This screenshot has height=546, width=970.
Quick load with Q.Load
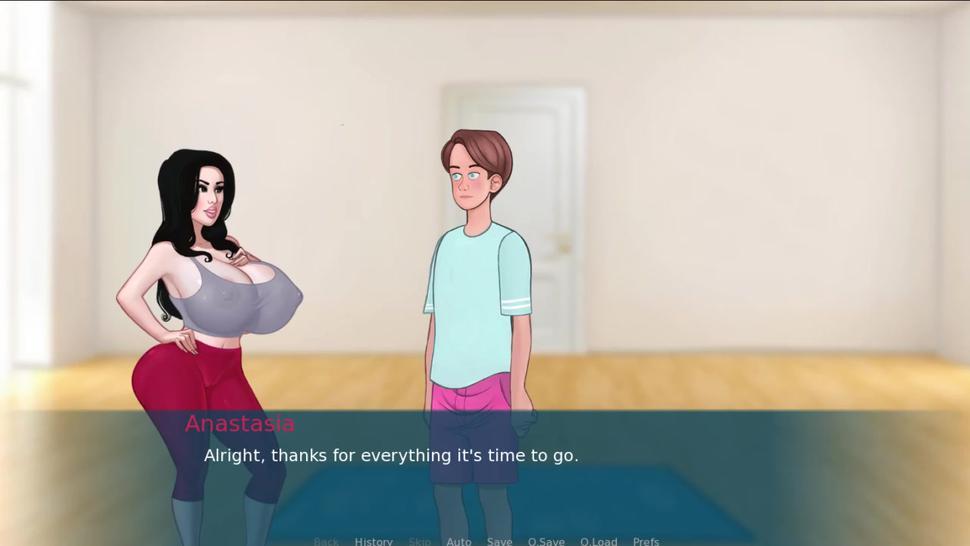[598, 541]
